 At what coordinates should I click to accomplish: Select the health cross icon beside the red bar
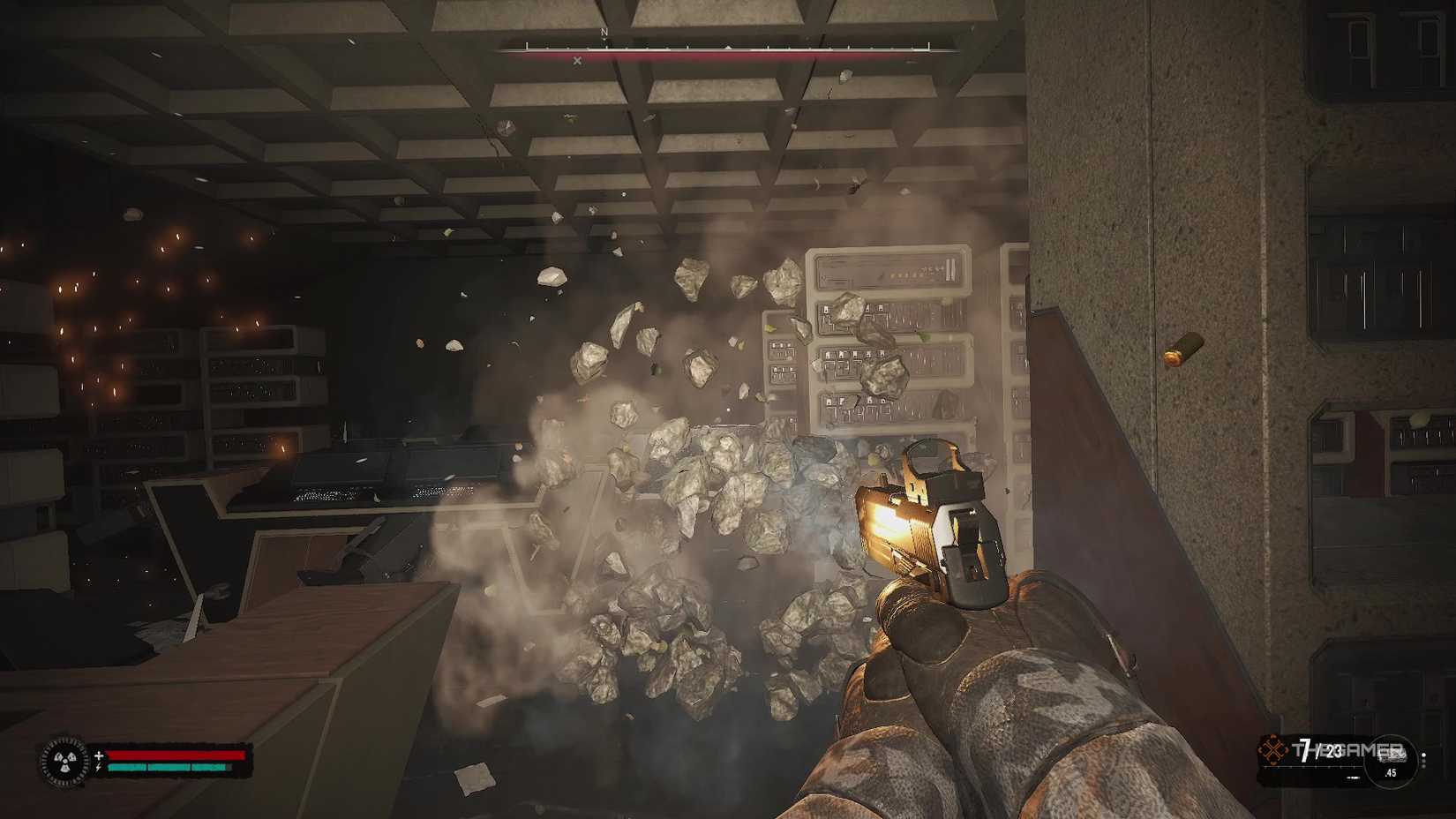click(x=99, y=755)
